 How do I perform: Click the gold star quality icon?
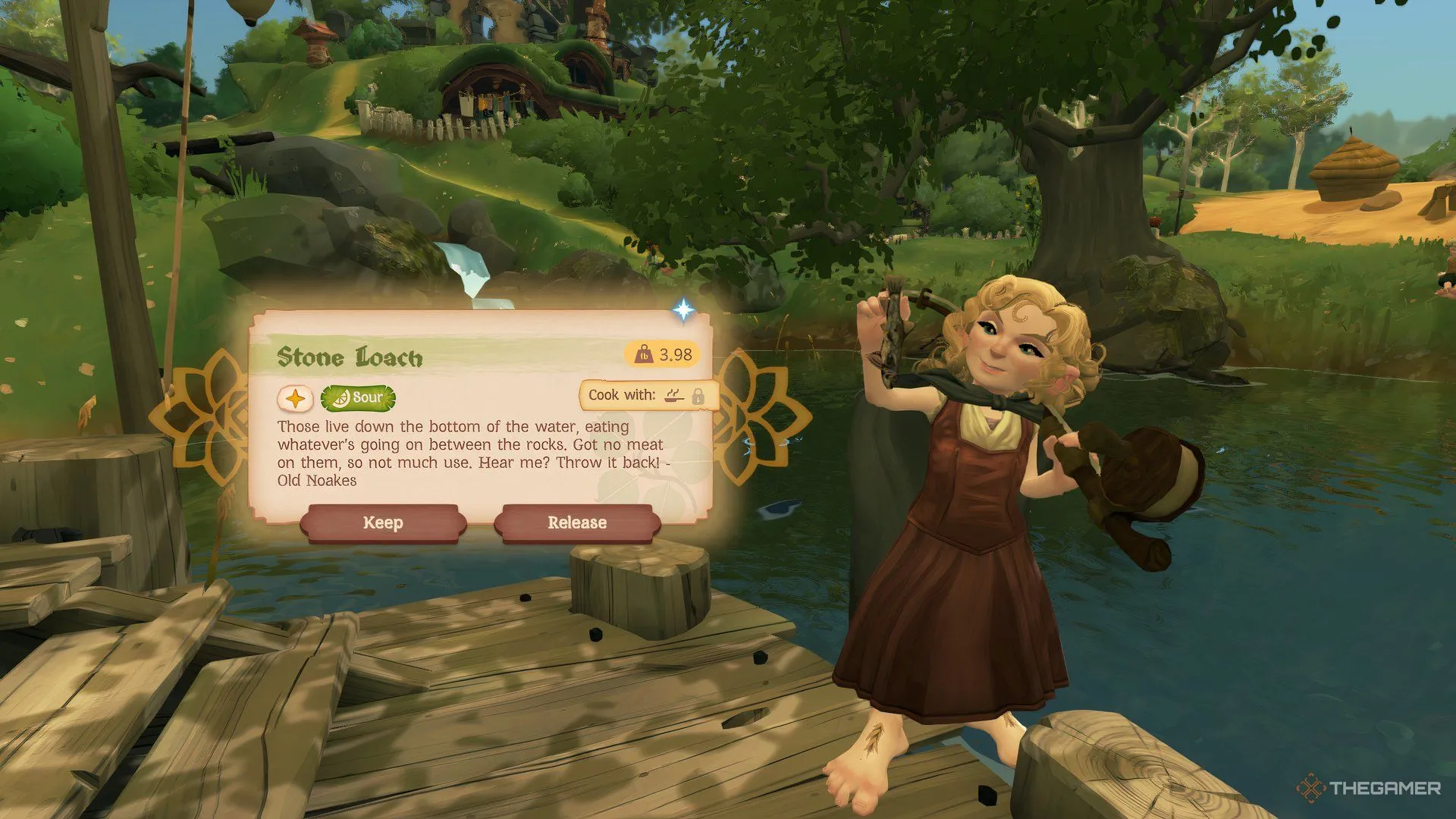tap(295, 398)
